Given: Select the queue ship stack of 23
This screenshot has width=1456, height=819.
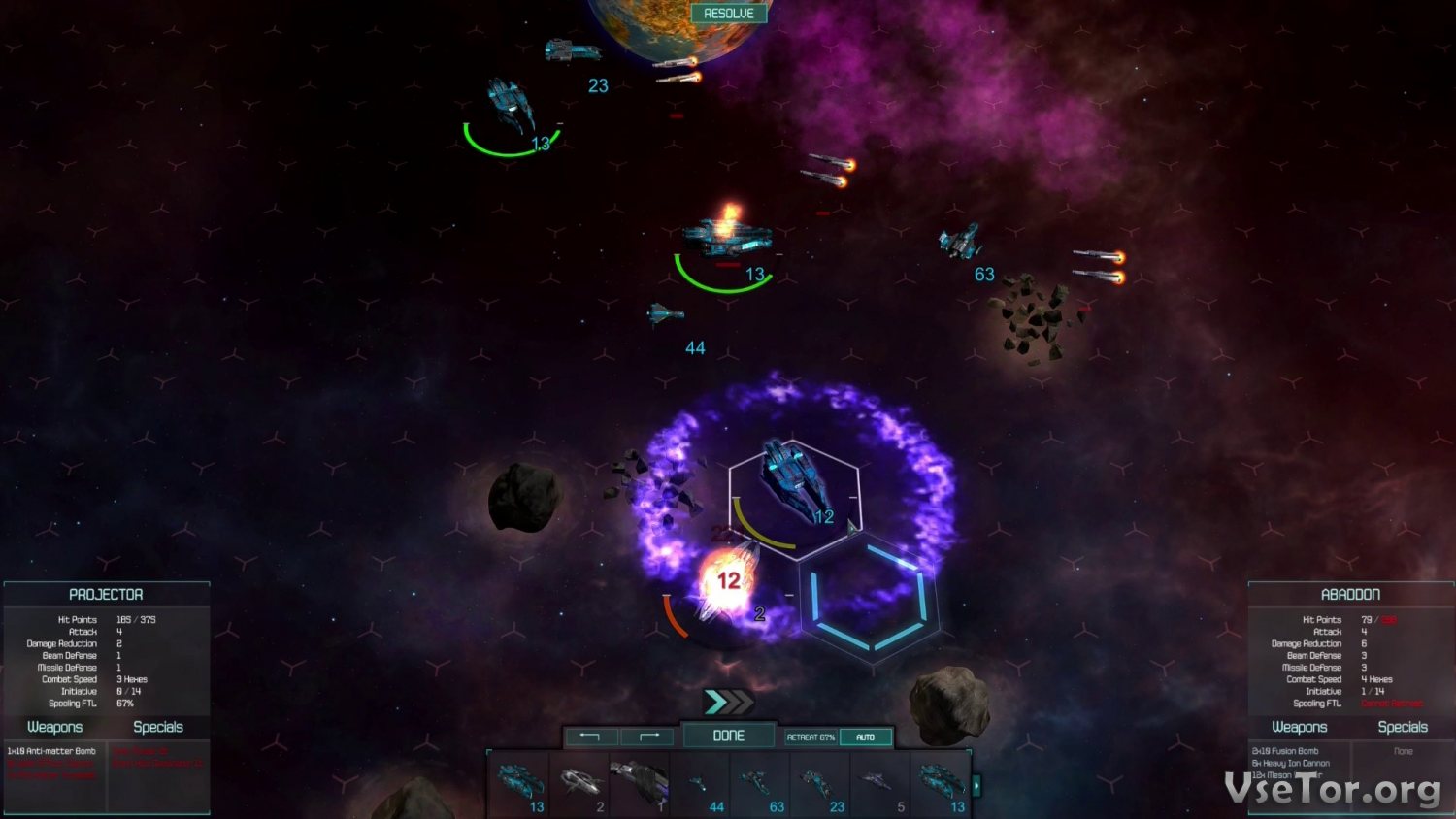Looking at the screenshot, I should pyautogui.click(x=820, y=783).
